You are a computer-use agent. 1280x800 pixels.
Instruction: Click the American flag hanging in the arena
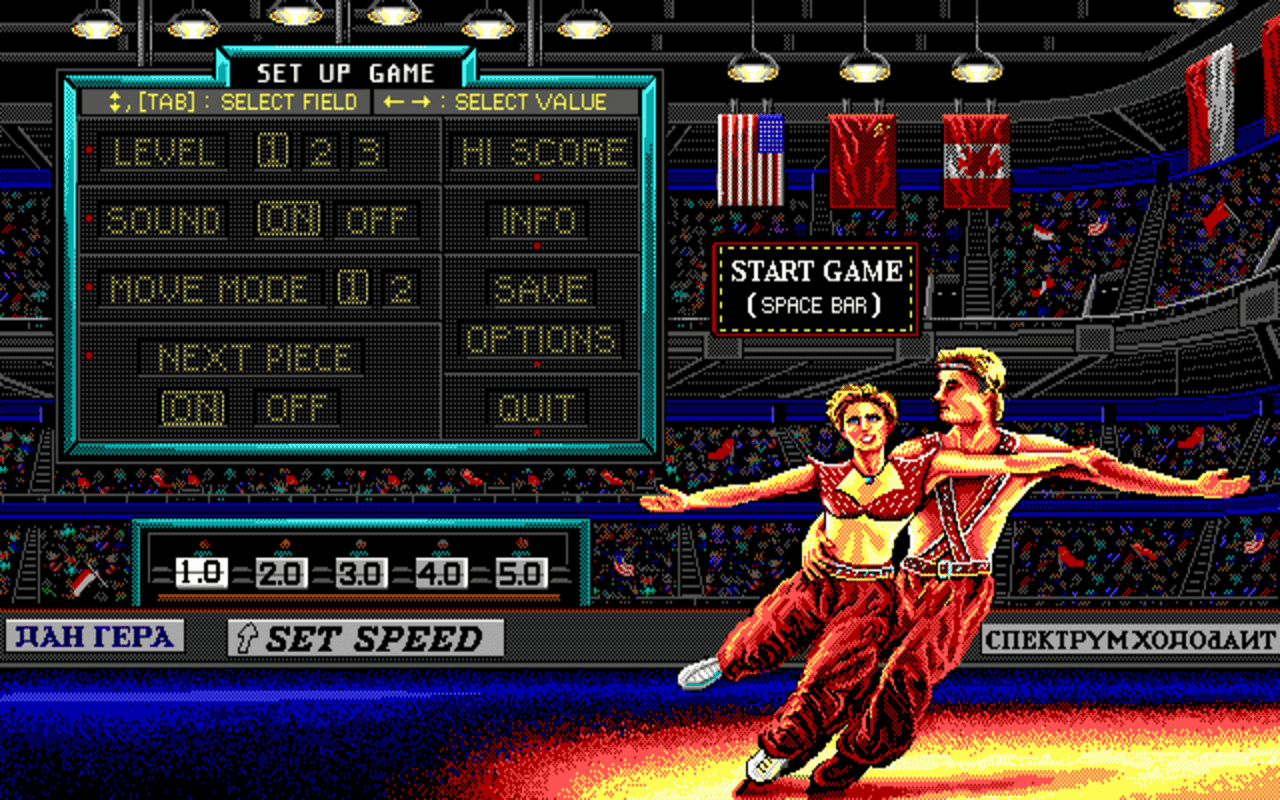[749, 160]
